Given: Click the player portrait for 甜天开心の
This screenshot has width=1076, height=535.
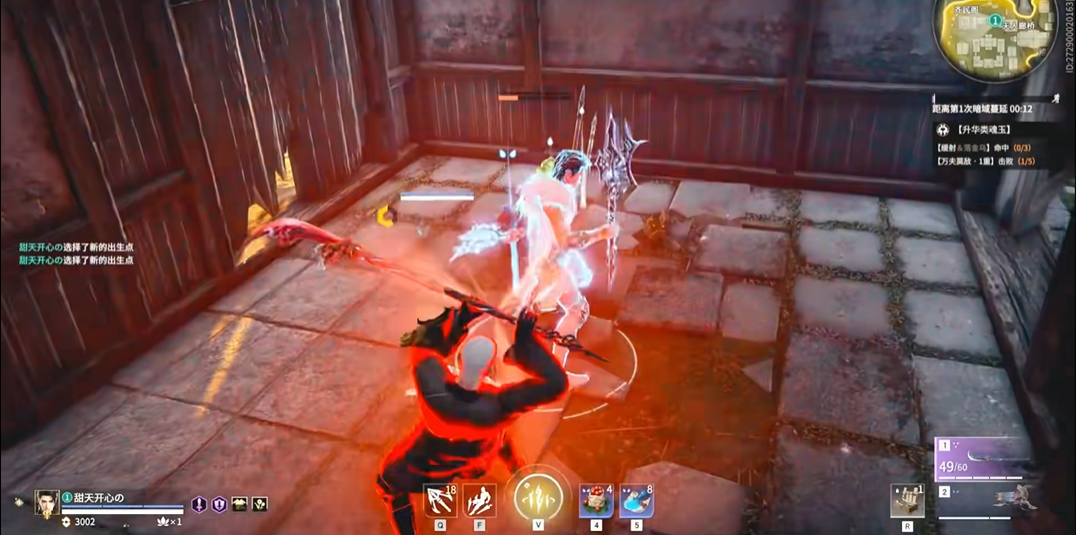Looking at the screenshot, I should [x=47, y=503].
